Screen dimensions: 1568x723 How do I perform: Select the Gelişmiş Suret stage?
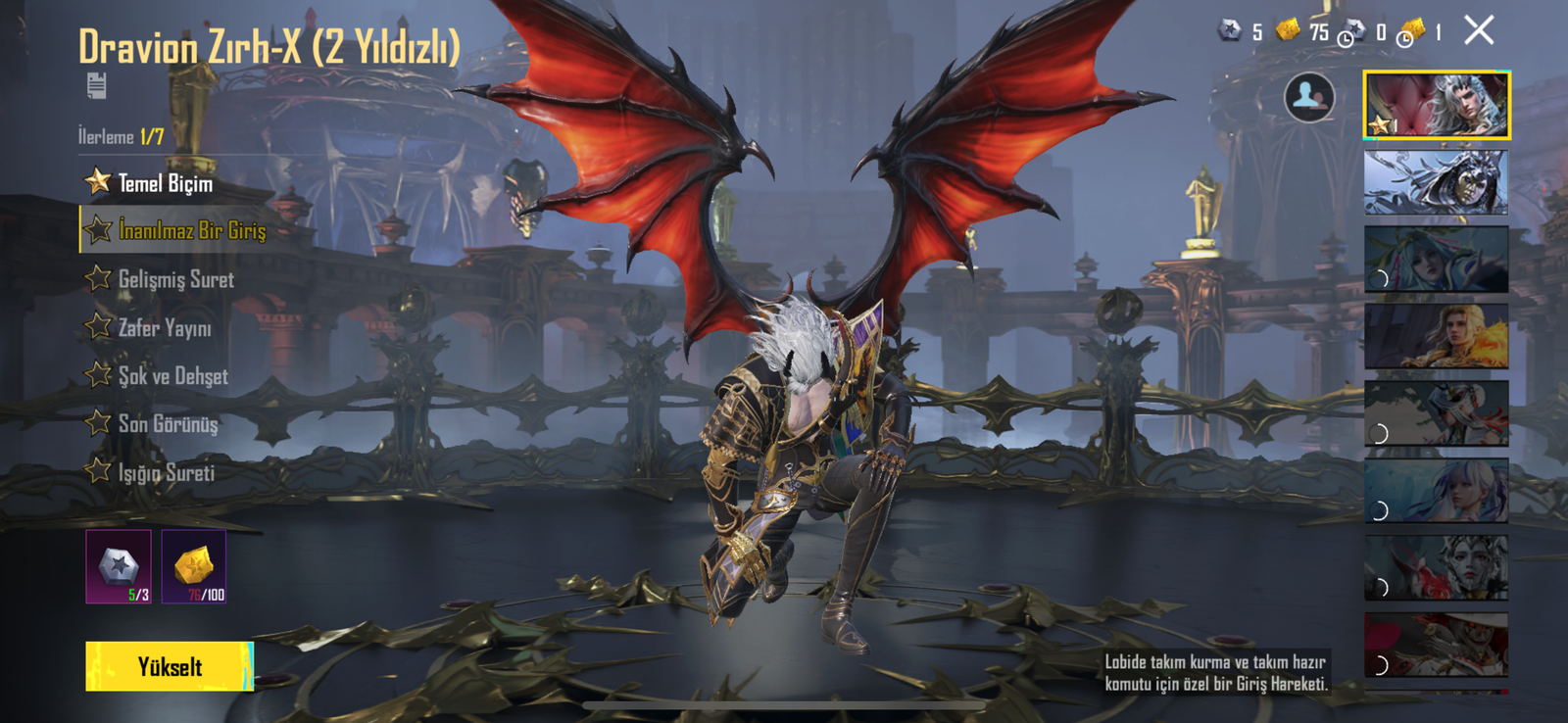coord(175,279)
